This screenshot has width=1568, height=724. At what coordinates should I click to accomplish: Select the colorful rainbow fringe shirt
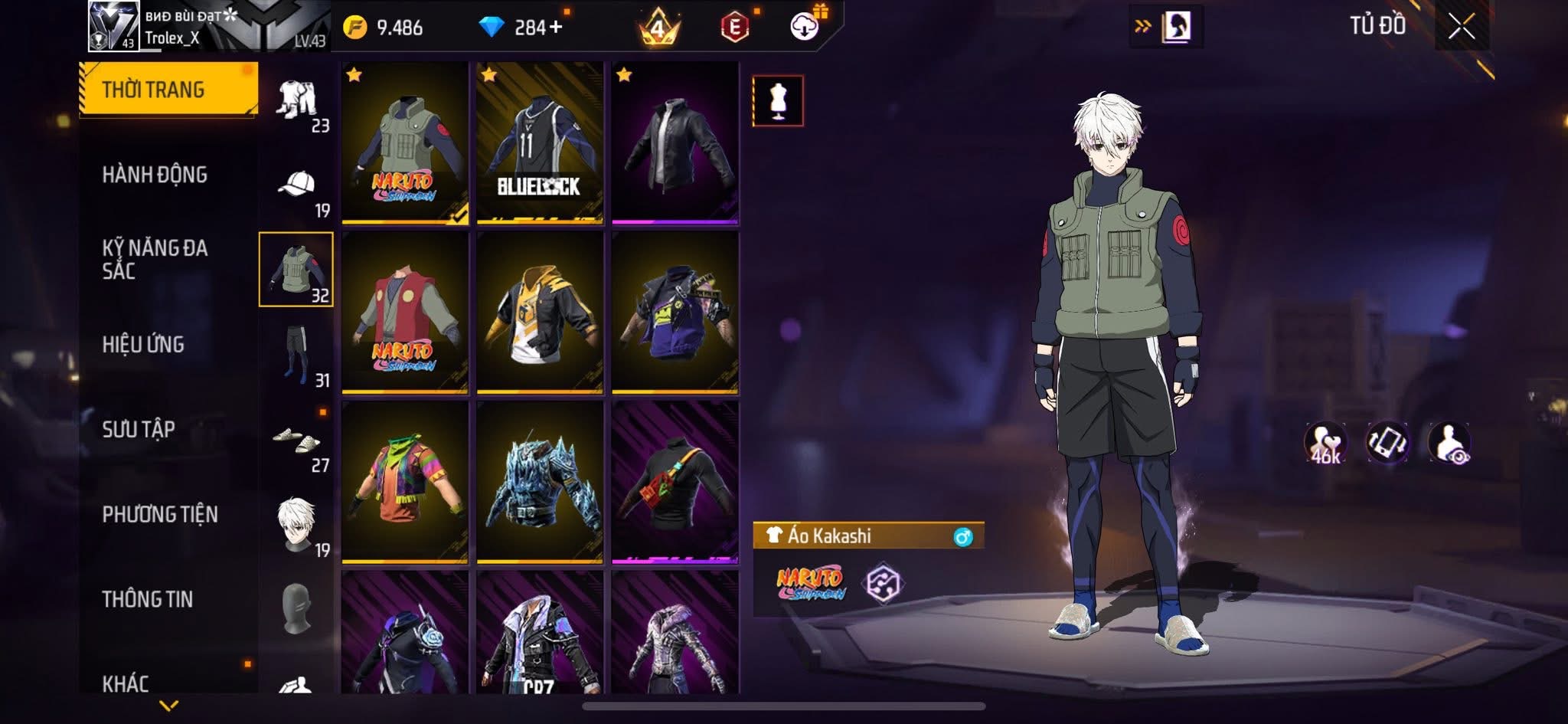click(405, 483)
